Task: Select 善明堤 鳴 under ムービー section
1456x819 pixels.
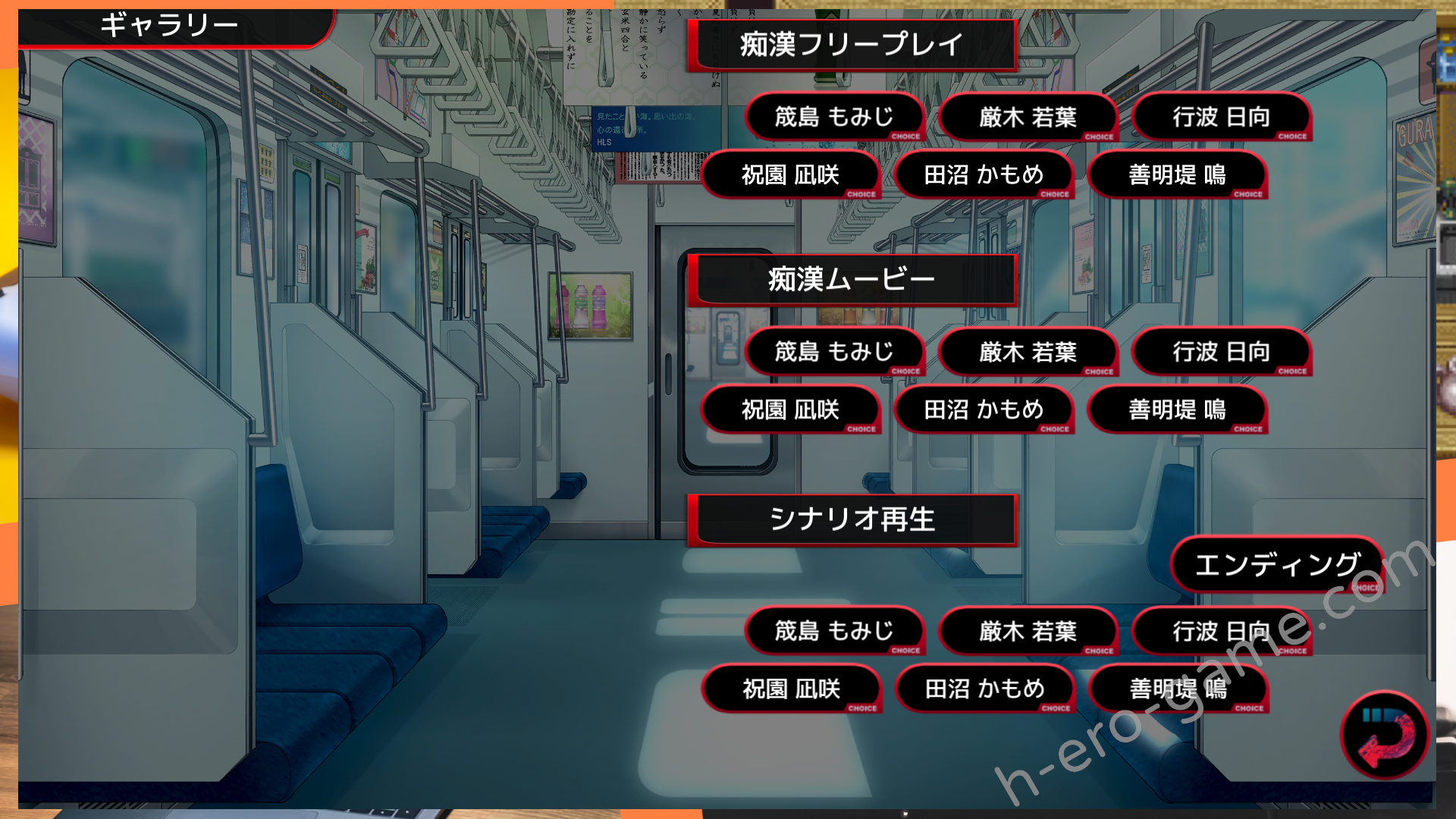Action: pos(1177,410)
